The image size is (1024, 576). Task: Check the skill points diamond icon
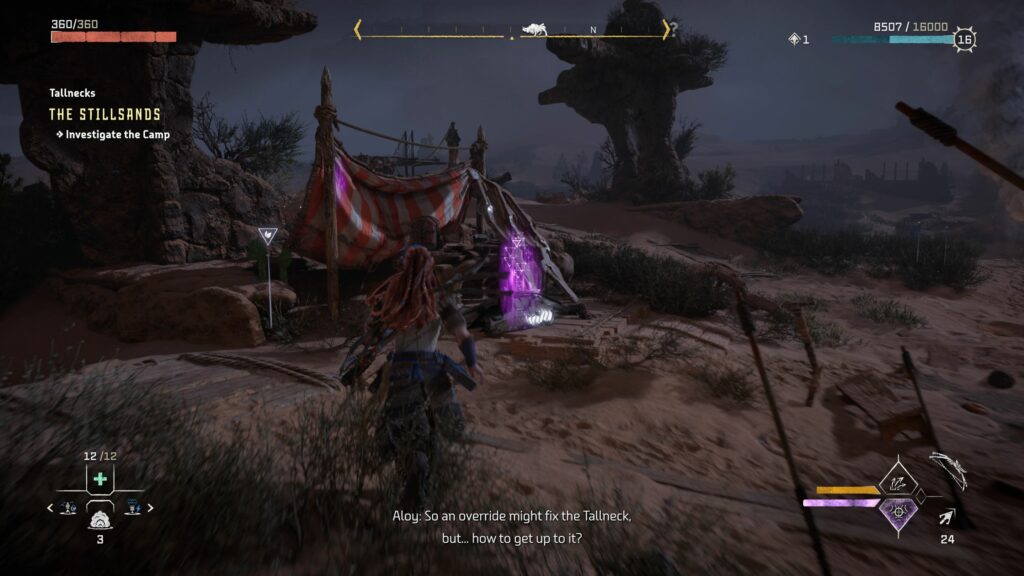795,39
